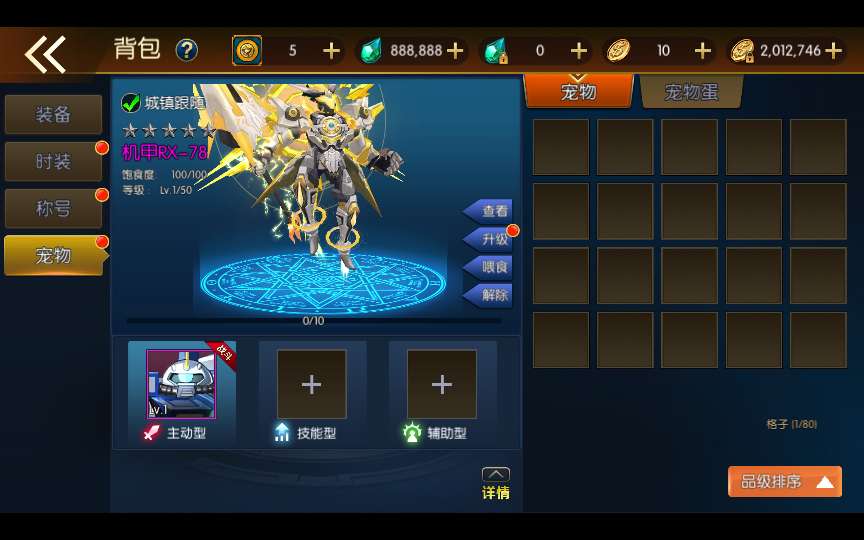This screenshot has height=540, width=864.
Task: Select the equipped active skill helmet icon
Action: (181, 384)
